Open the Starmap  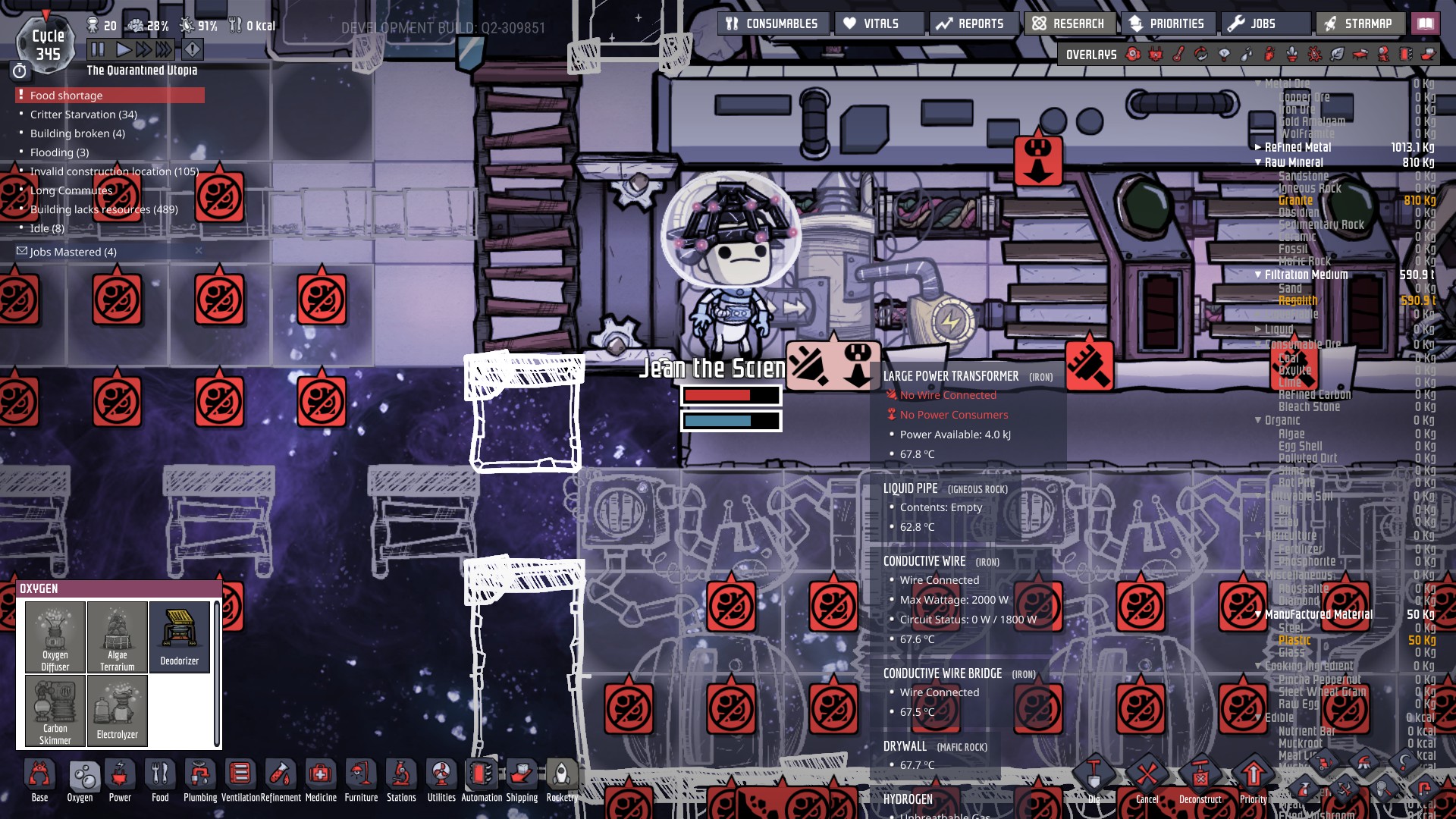[x=1360, y=24]
